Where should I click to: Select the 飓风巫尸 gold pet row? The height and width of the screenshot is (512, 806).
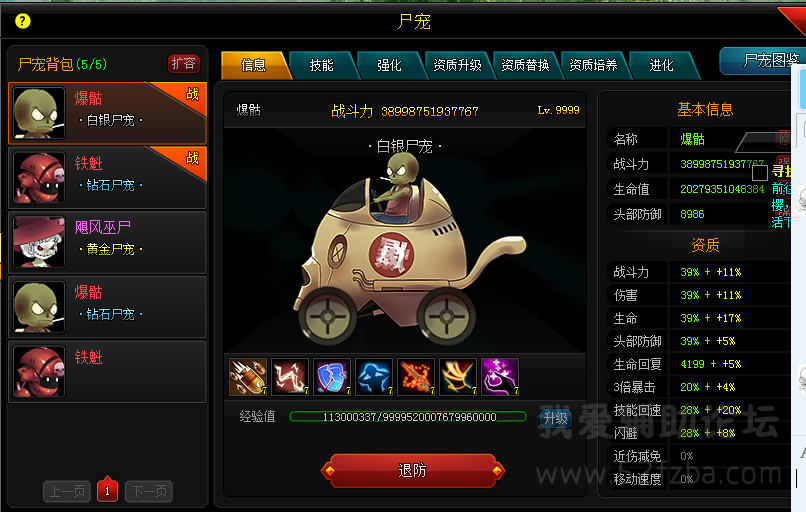(107, 241)
